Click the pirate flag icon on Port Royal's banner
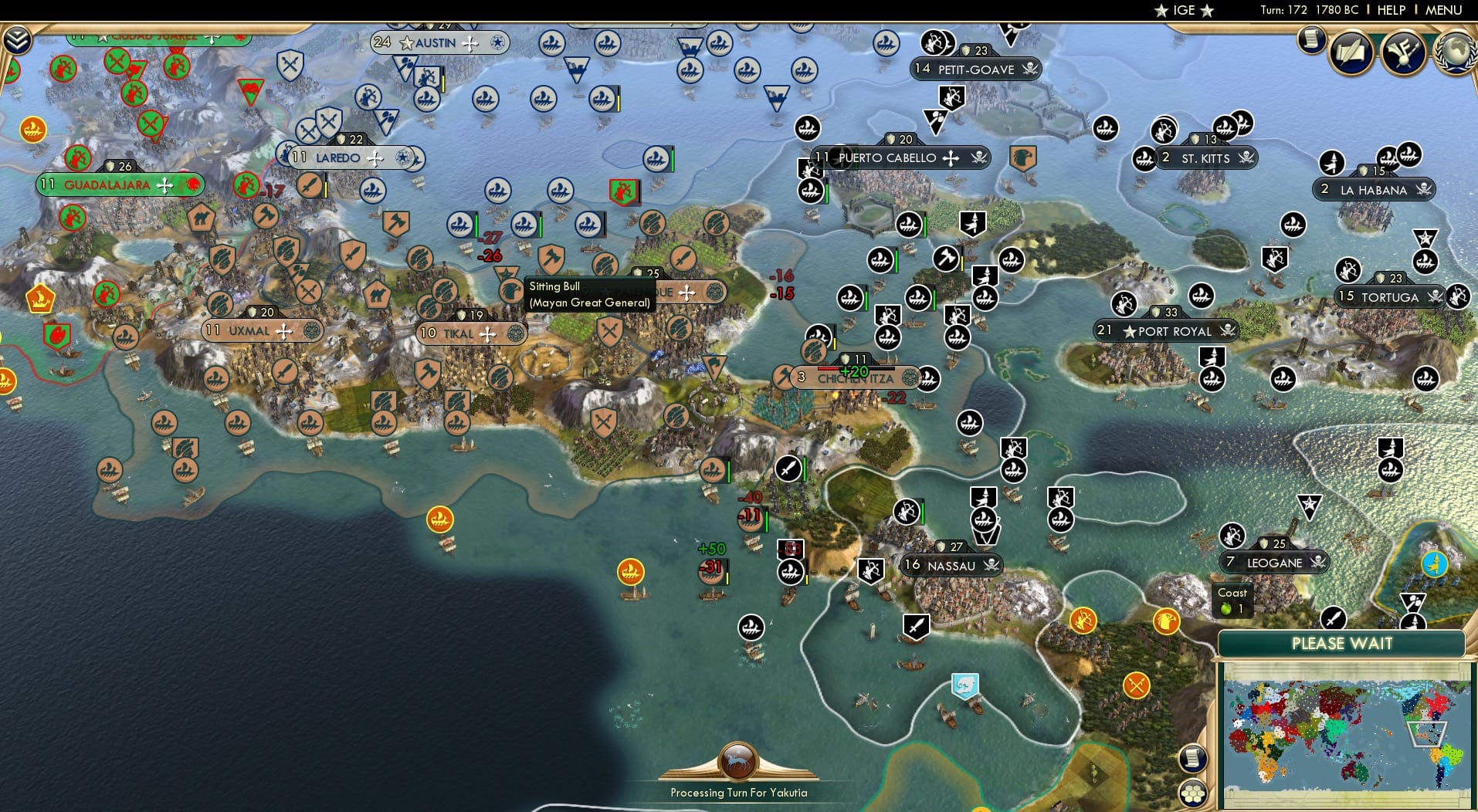 pyautogui.click(x=1227, y=331)
